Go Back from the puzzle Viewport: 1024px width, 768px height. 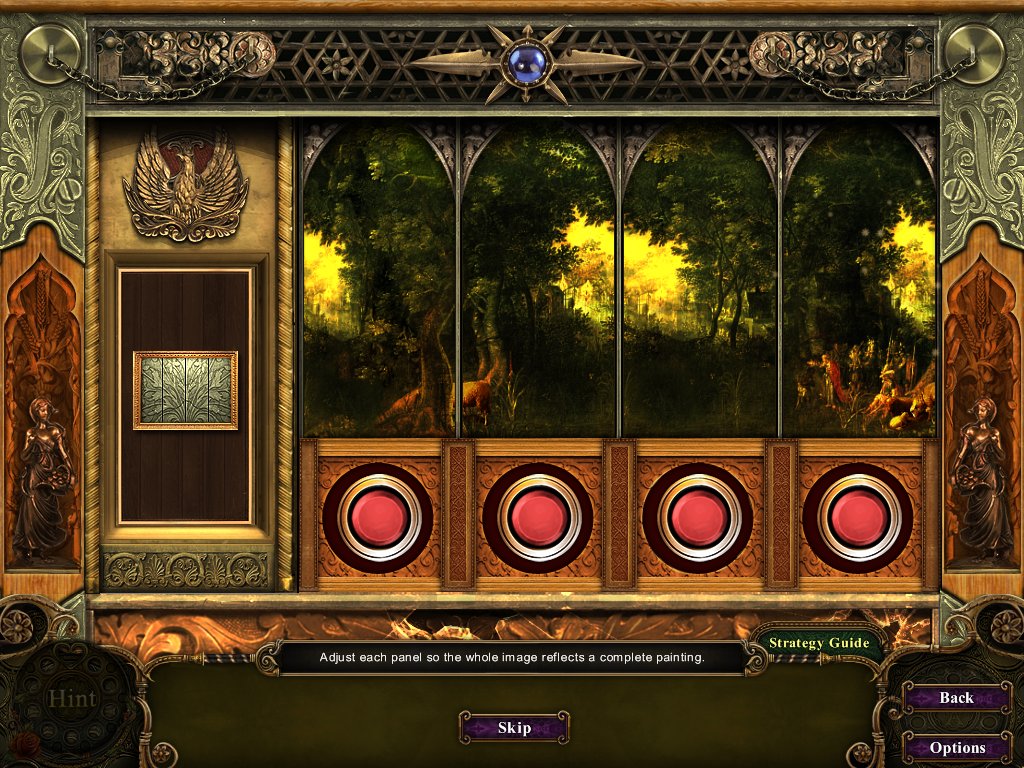(955, 698)
